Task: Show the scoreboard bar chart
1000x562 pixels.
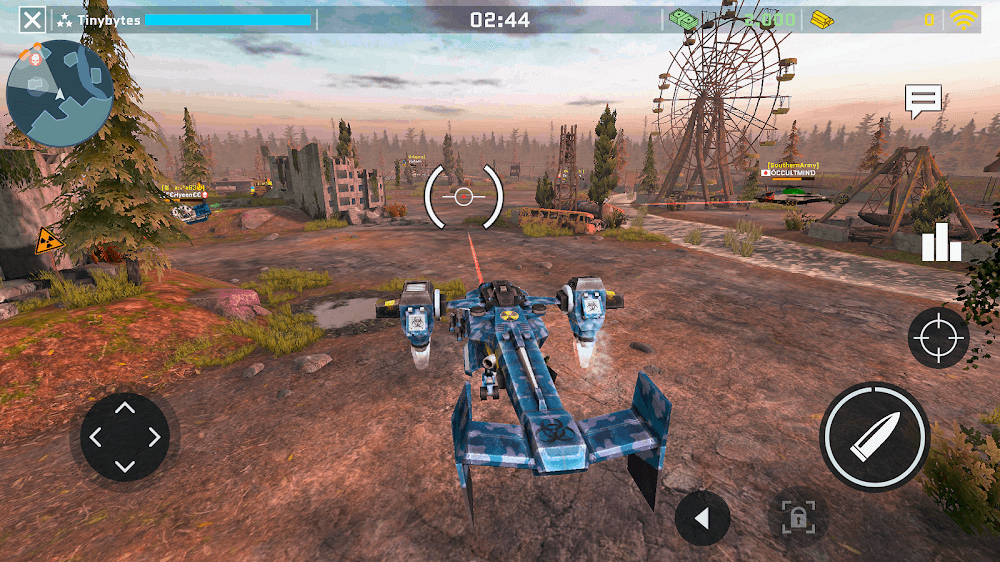Action: (x=940, y=243)
